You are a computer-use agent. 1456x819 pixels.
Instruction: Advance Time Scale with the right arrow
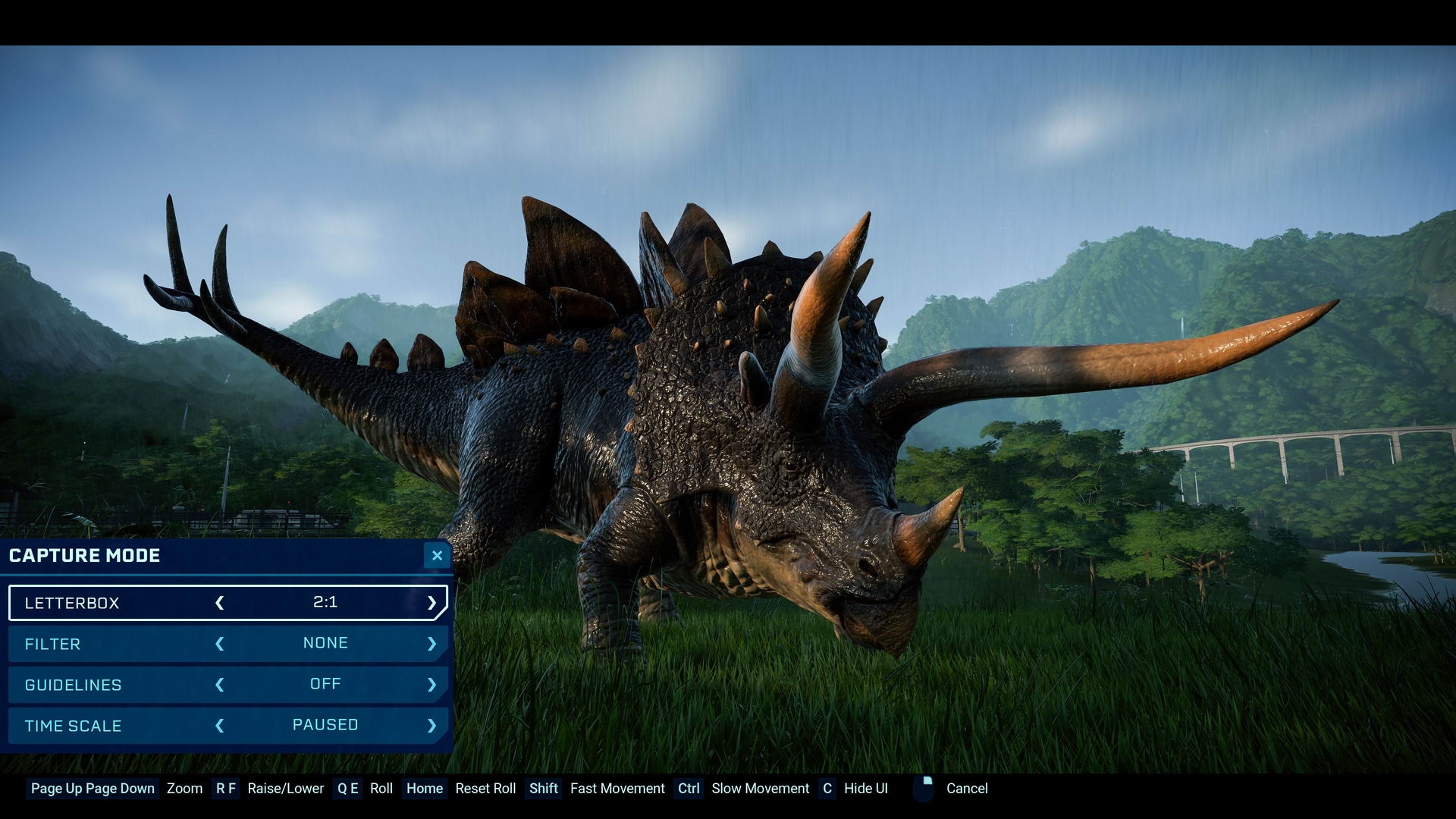(x=431, y=726)
